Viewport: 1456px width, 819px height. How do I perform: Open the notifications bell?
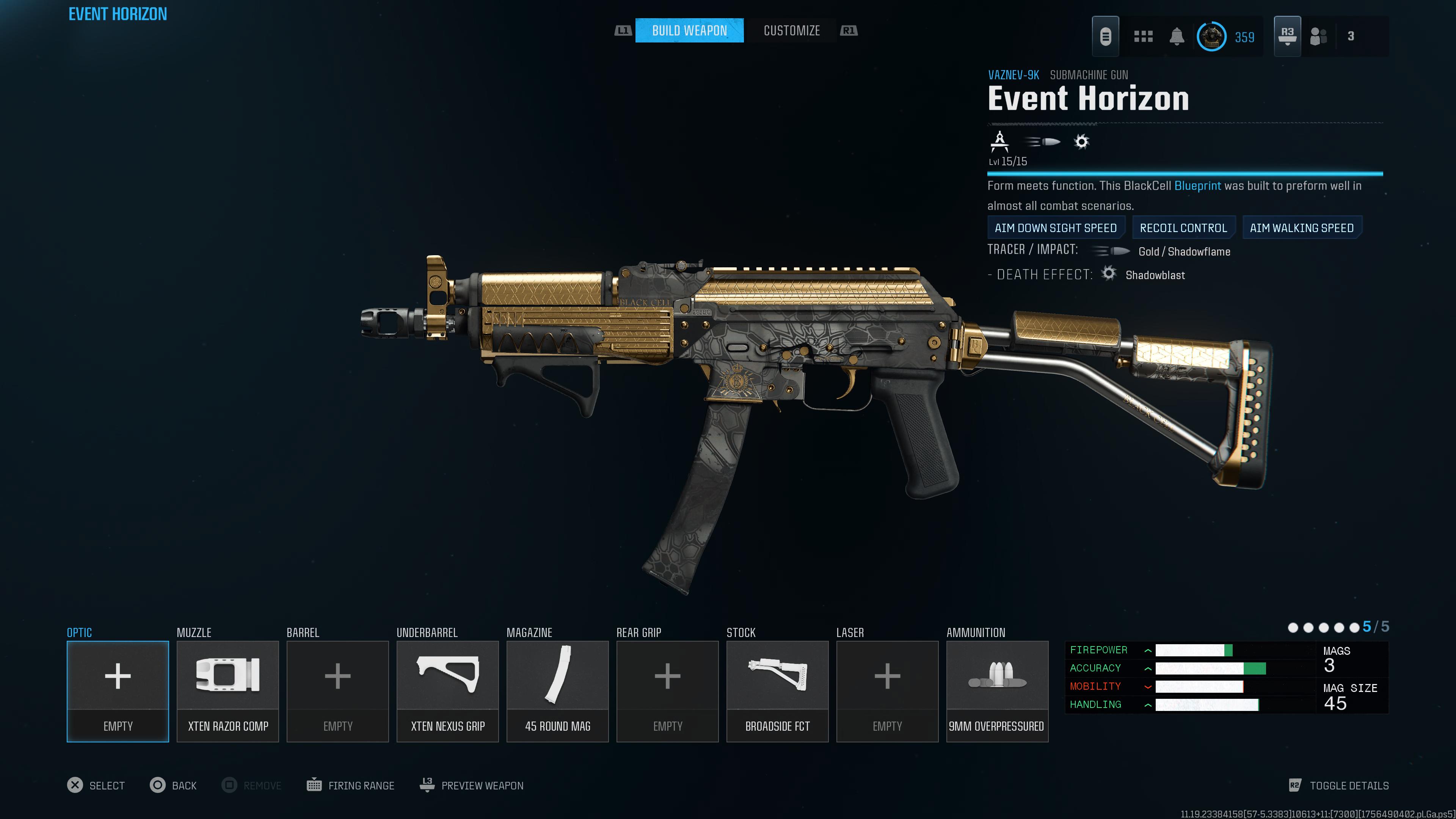(x=1177, y=37)
